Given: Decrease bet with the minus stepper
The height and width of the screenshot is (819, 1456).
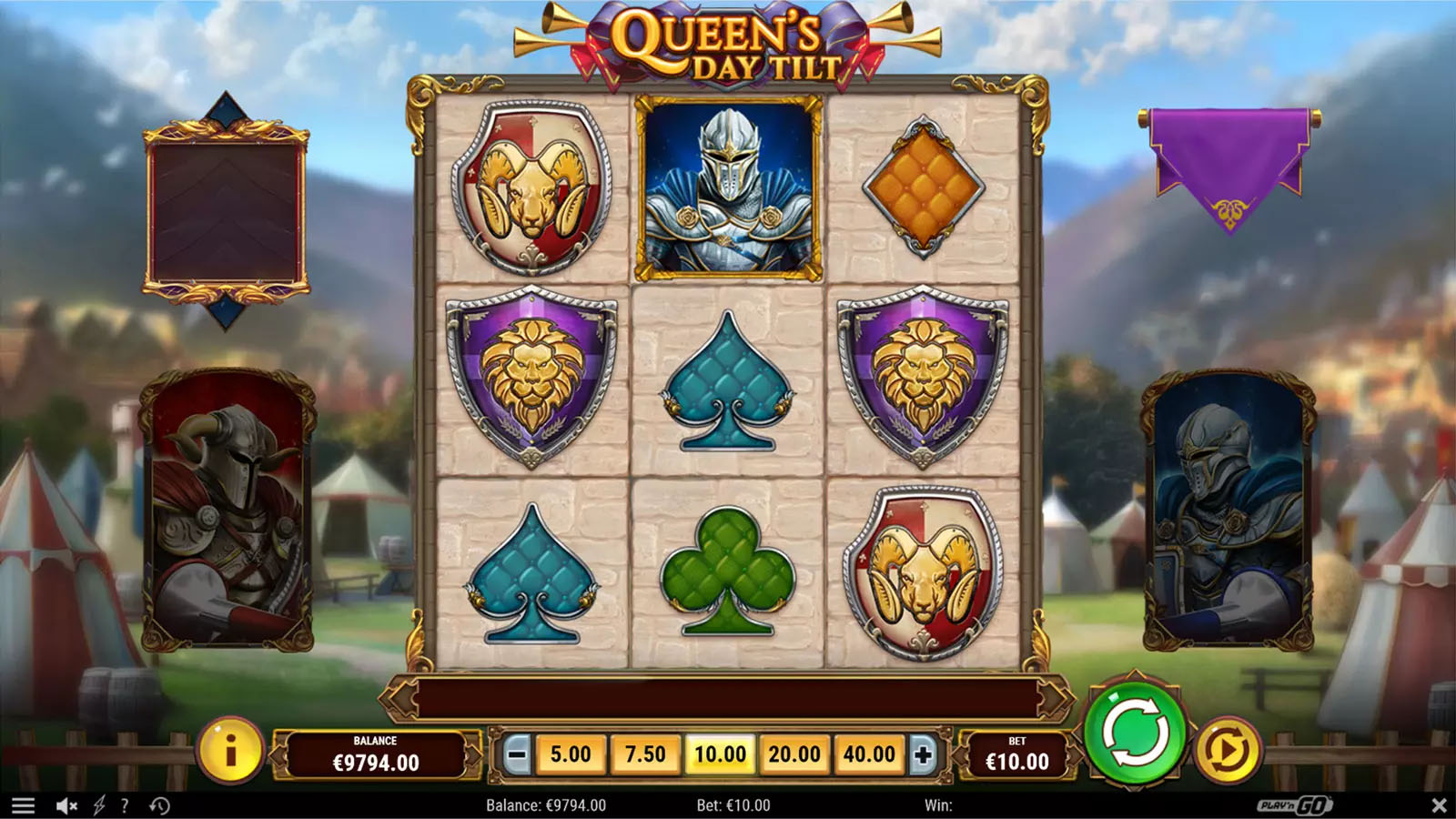Looking at the screenshot, I should pos(514,753).
